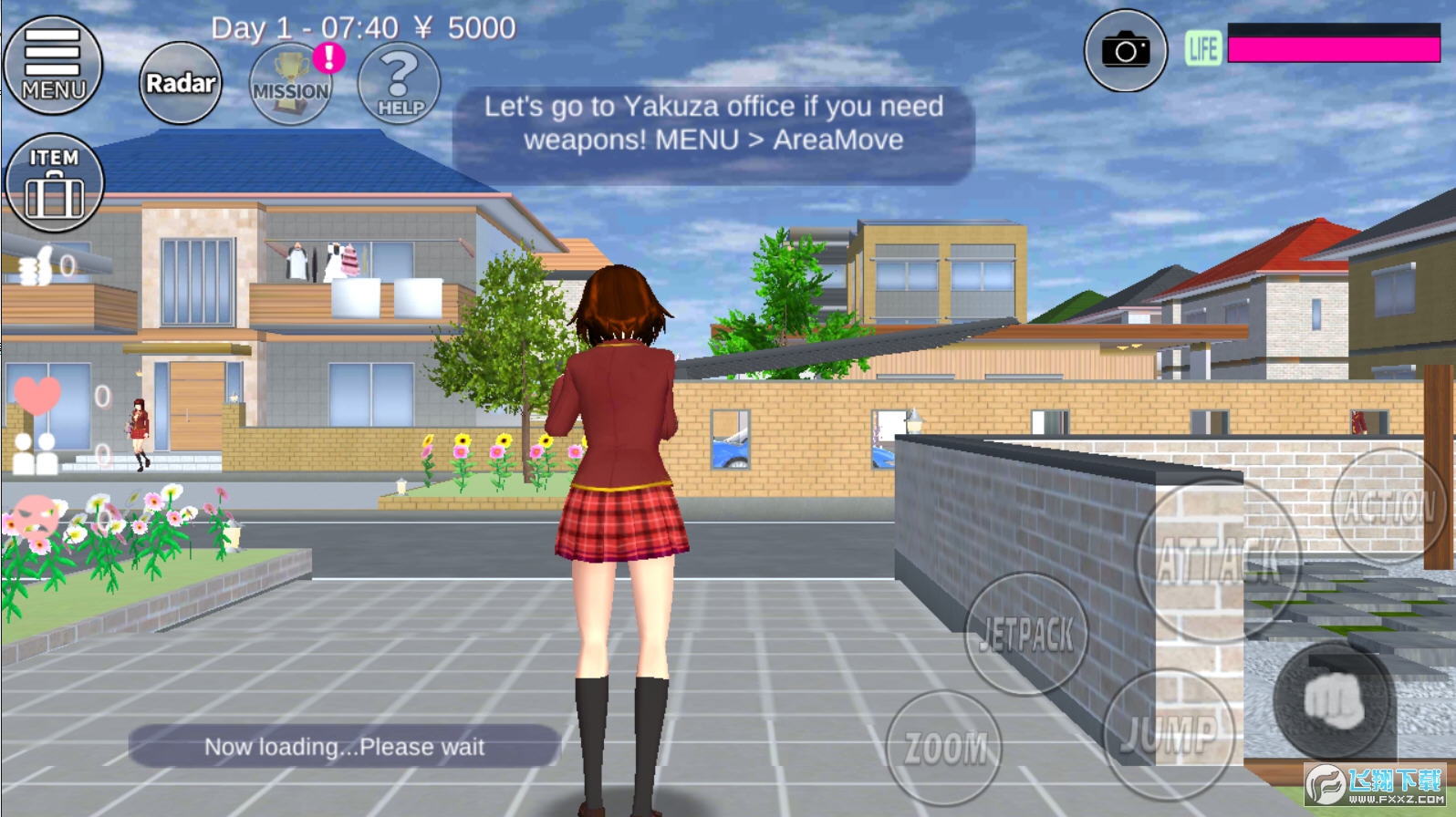Open the Item briefcase inventory

point(54,183)
